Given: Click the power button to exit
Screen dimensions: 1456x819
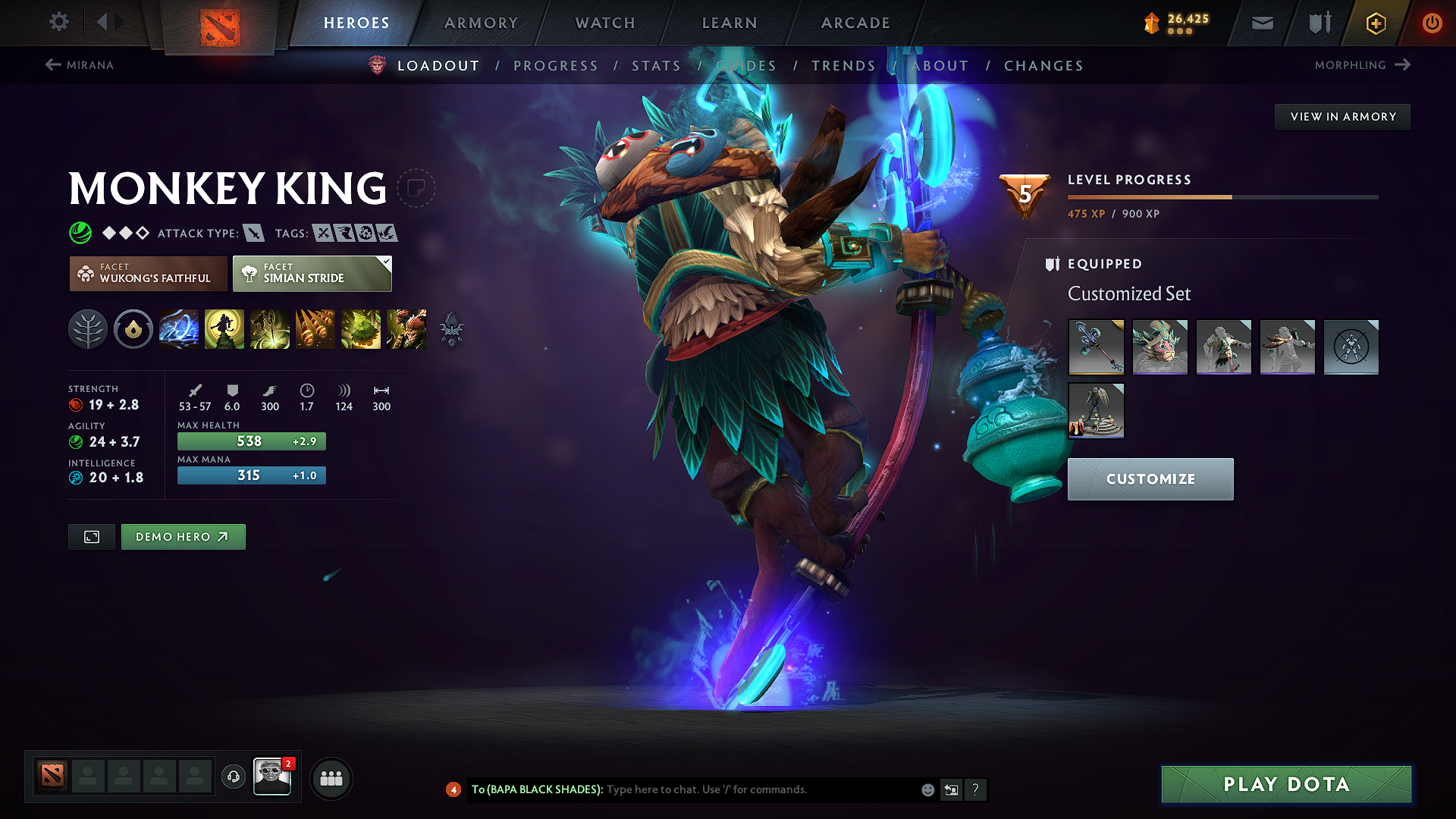Looking at the screenshot, I should coord(1432,22).
